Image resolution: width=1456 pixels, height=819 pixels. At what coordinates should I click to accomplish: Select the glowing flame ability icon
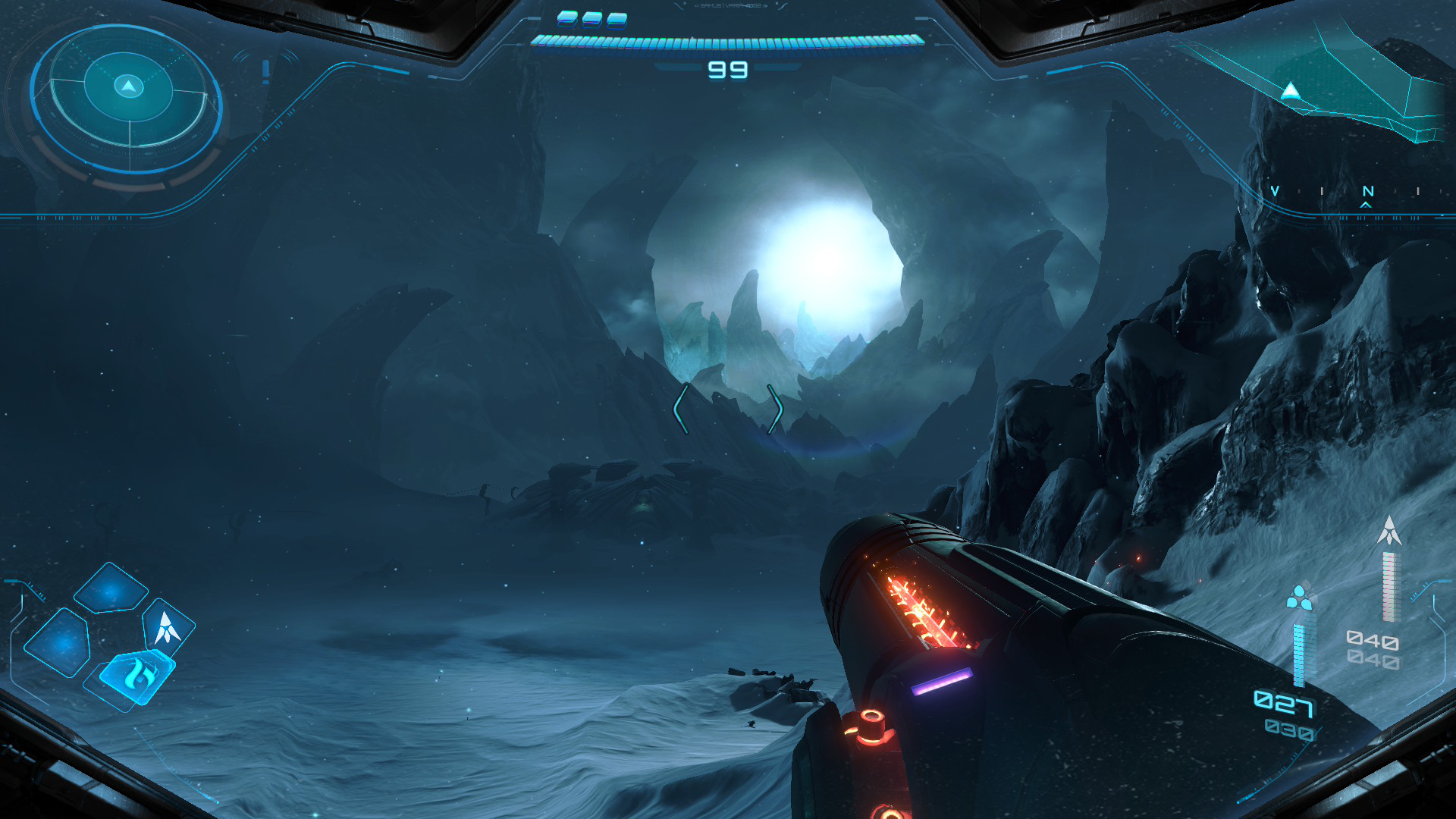(x=139, y=675)
